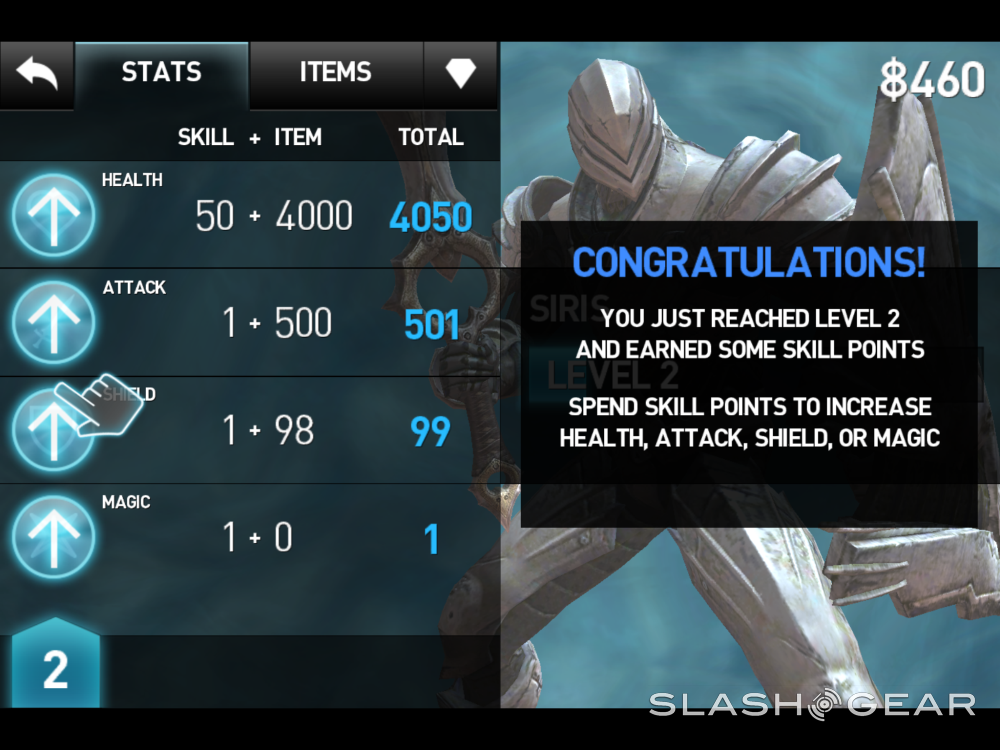Raise the Attack skill with its arrow
The height and width of the screenshot is (750, 1000).
click(53, 323)
